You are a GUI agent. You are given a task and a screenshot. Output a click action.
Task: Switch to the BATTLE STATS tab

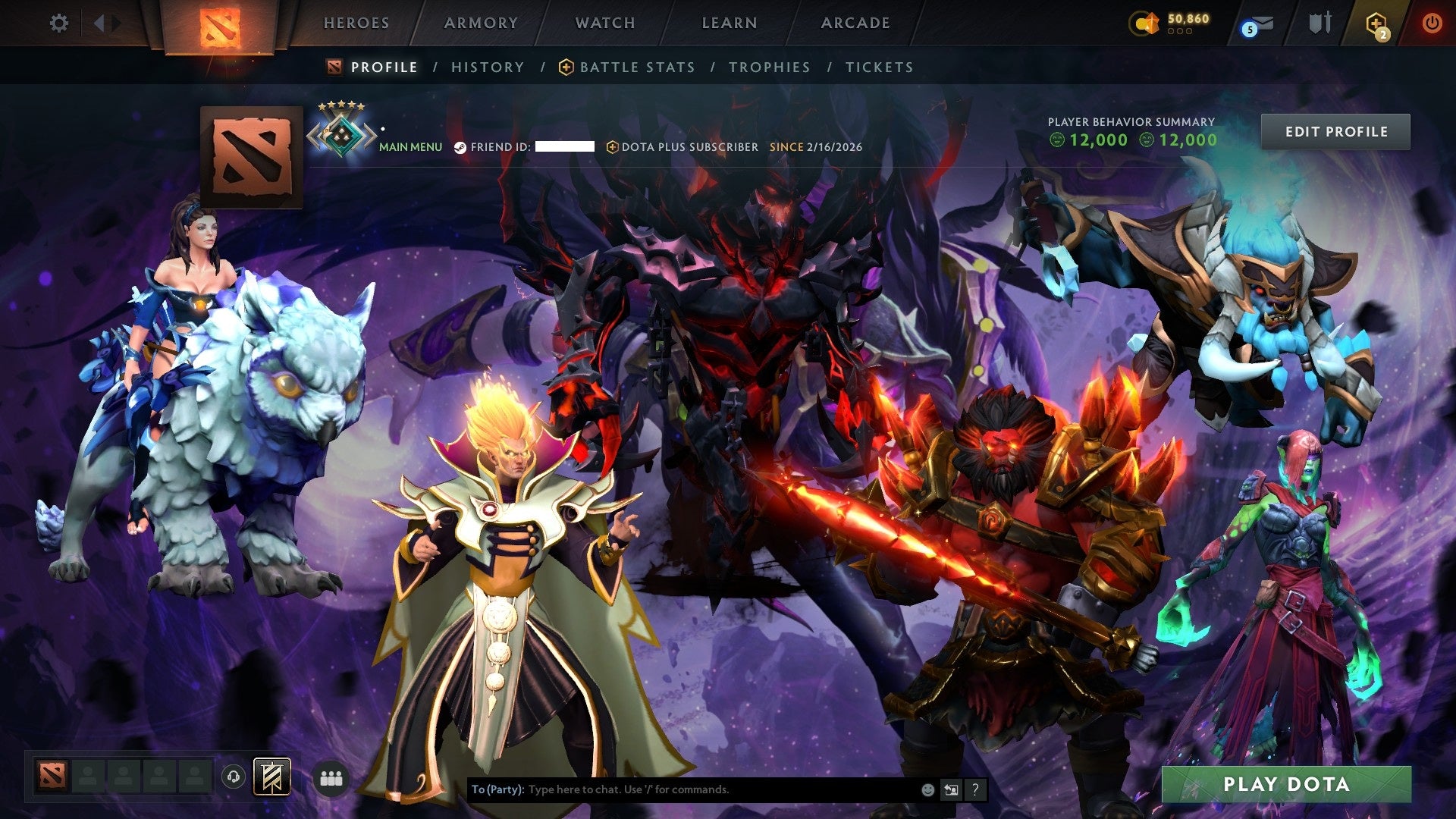click(635, 67)
